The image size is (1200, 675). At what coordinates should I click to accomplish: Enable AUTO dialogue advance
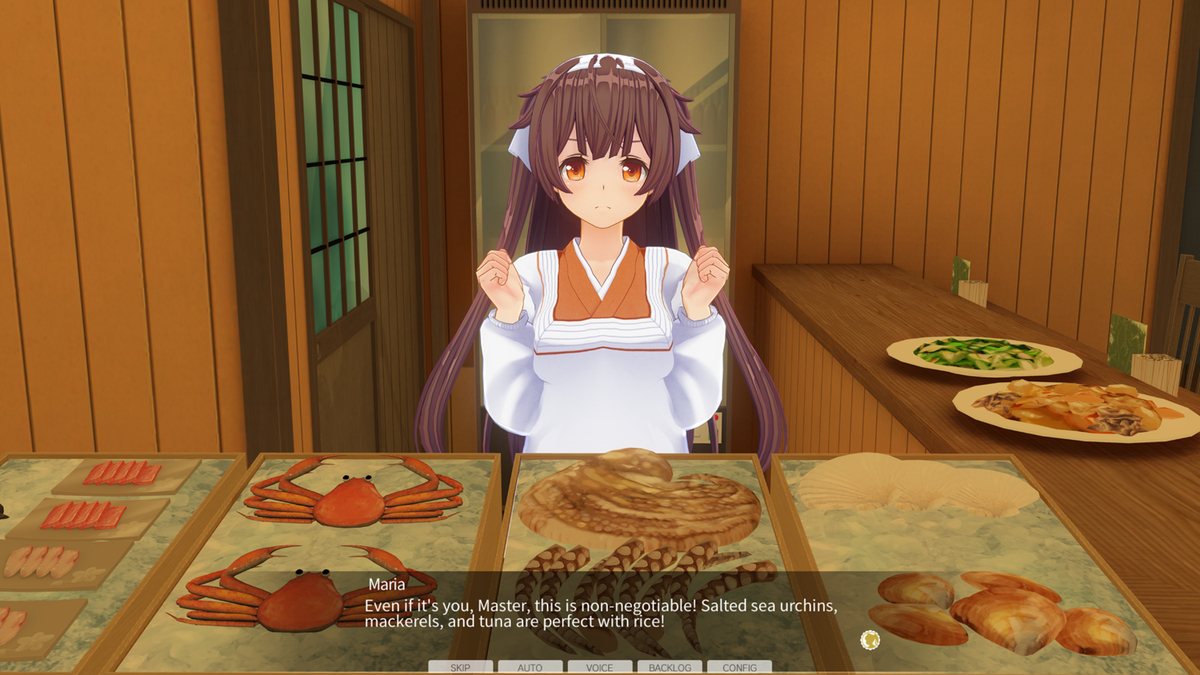pyautogui.click(x=530, y=667)
